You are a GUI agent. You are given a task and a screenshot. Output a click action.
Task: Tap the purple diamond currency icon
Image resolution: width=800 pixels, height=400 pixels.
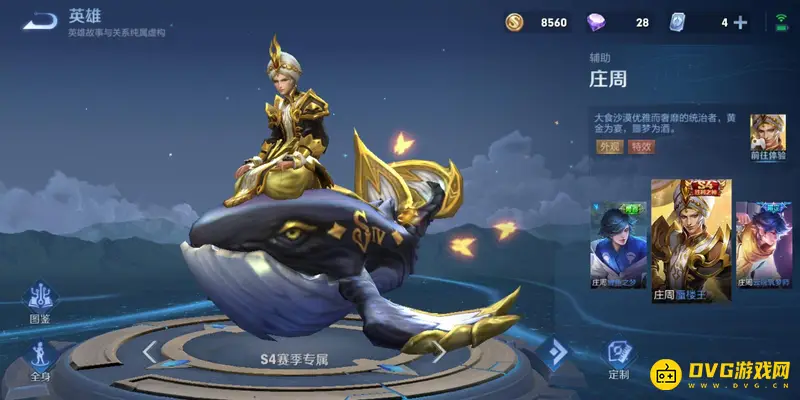pos(596,22)
